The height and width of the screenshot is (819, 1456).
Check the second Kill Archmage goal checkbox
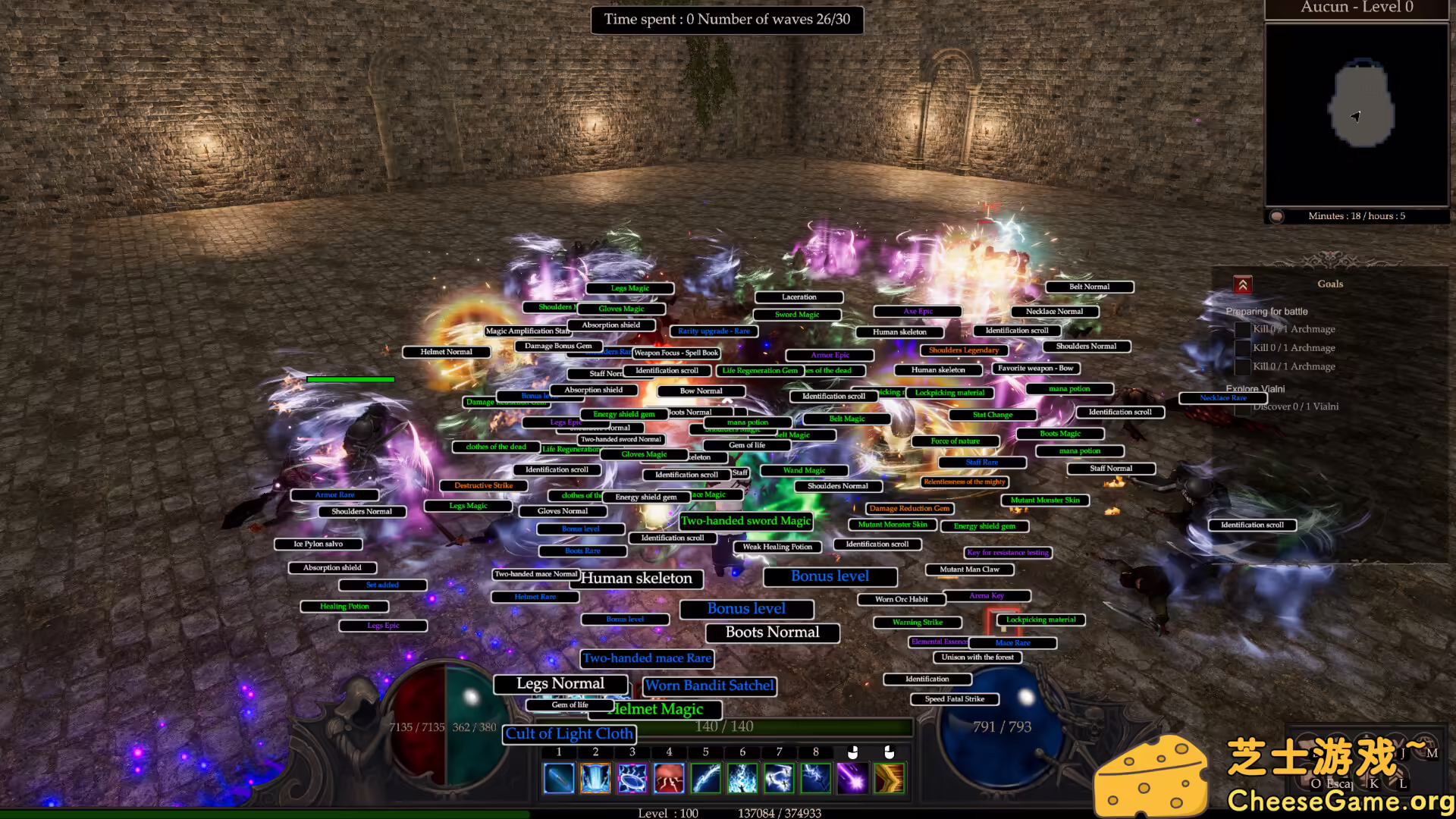1242,347
